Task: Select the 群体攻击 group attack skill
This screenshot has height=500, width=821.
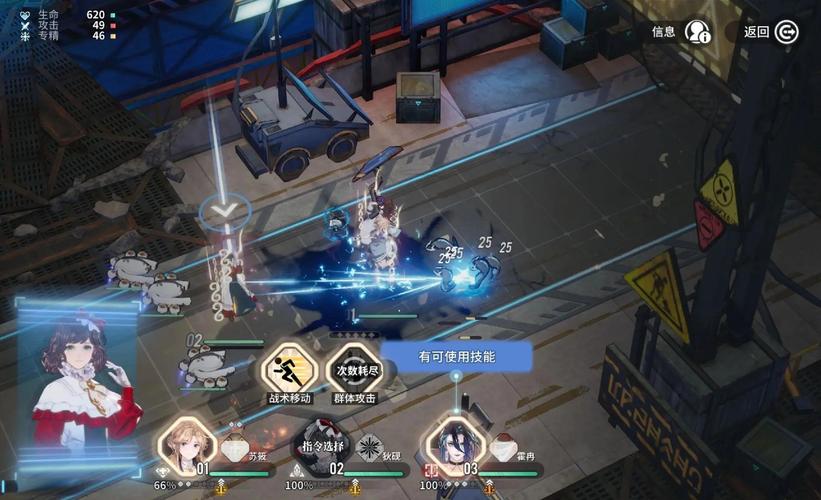Action: point(354,371)
